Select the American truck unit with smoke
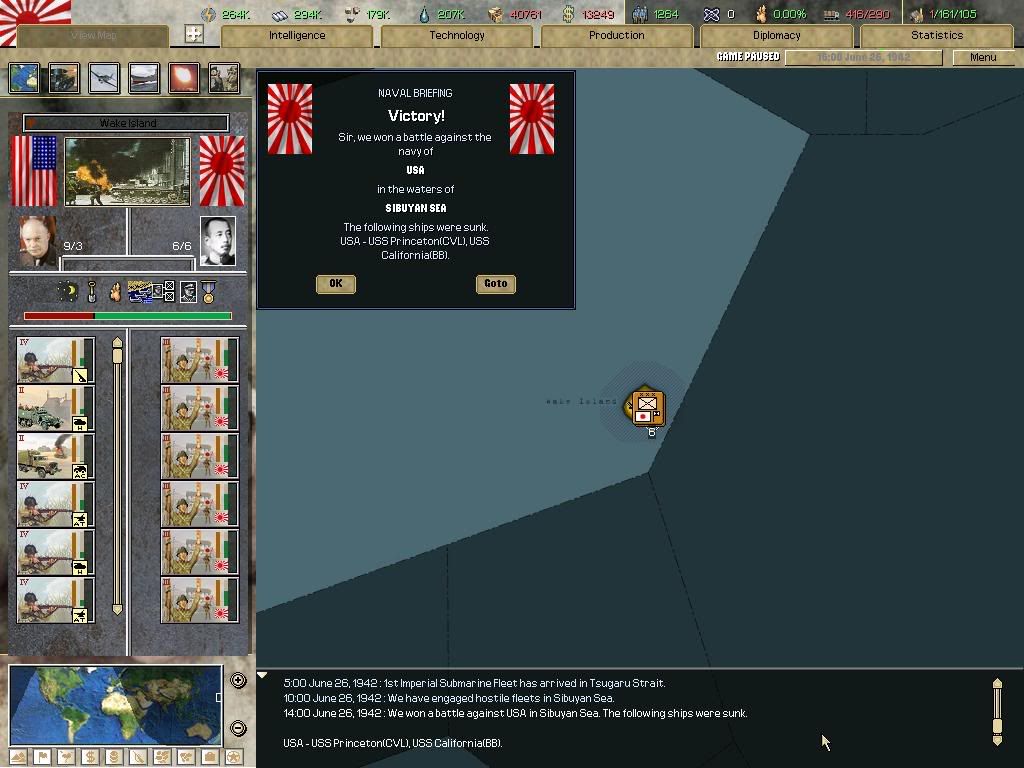The height and width of the screenshot is (768, 1024). click(x=56, y=456)
